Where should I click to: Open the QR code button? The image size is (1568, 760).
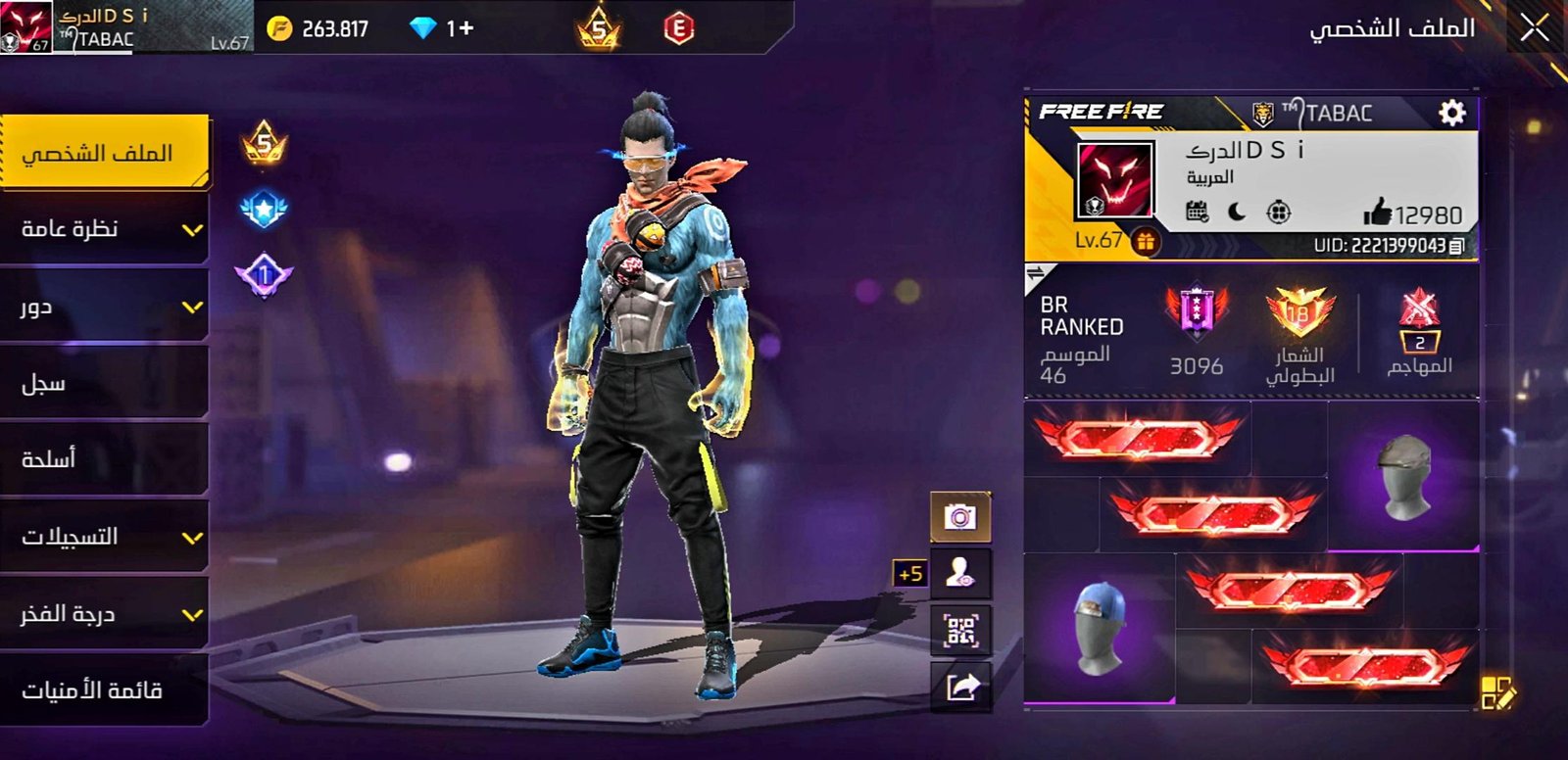[x=960, y=630]
